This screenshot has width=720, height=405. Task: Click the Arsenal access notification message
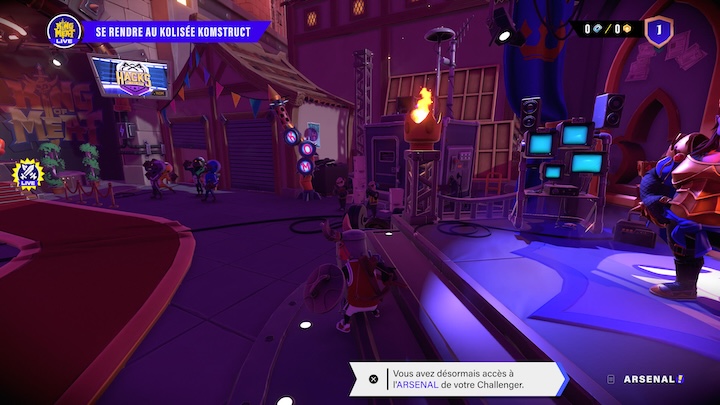458,378
